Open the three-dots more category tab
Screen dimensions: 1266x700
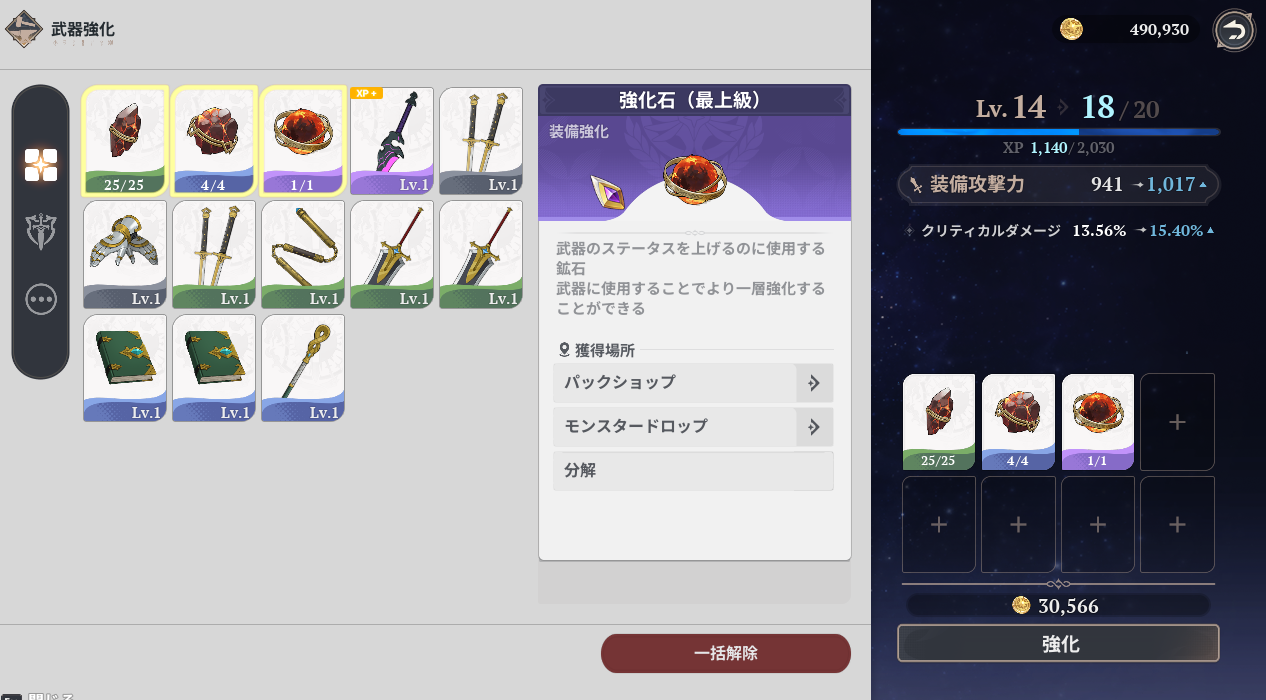(x=41, y=299)
